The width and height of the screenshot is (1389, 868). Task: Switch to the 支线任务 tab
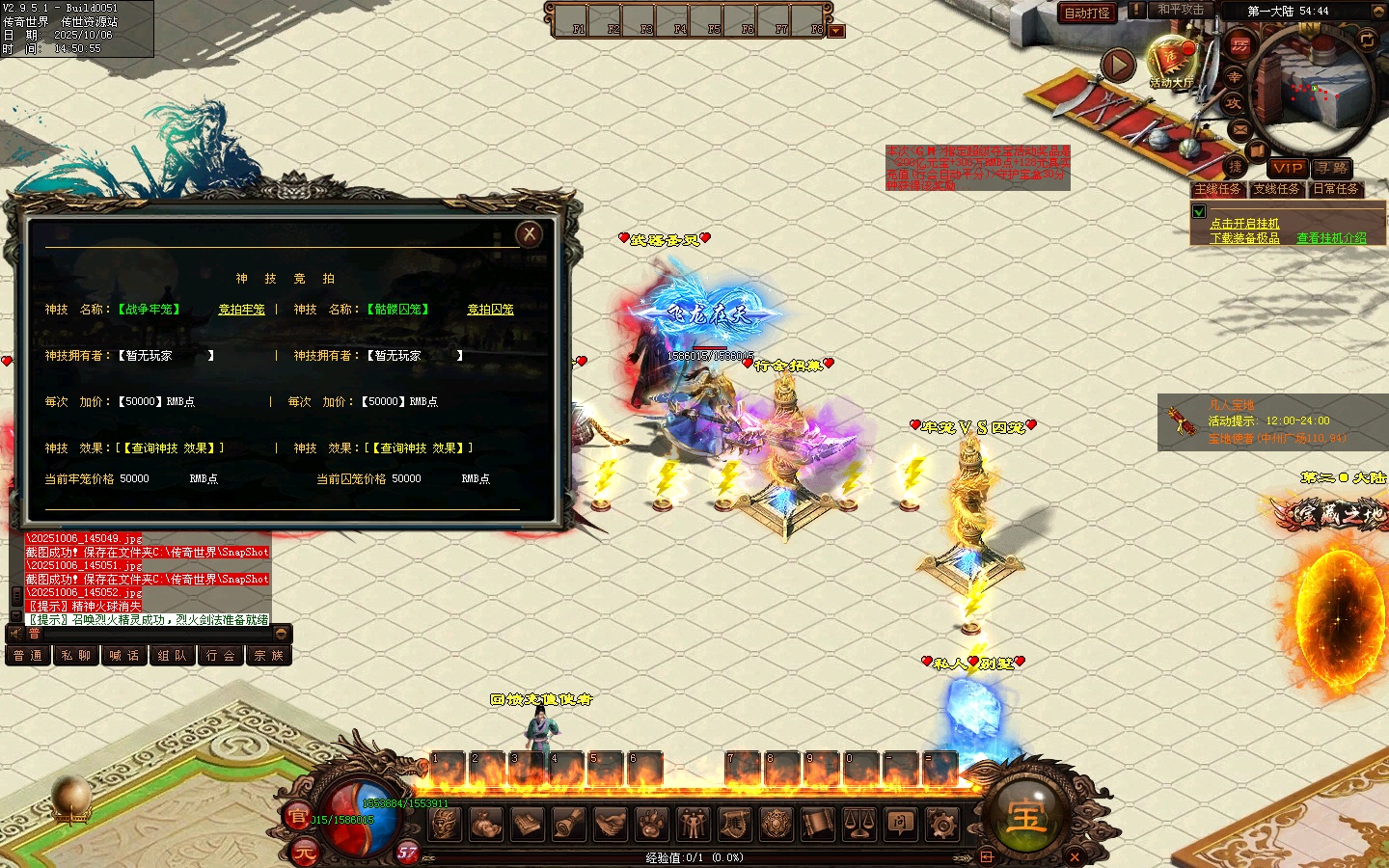point(1276,189)
